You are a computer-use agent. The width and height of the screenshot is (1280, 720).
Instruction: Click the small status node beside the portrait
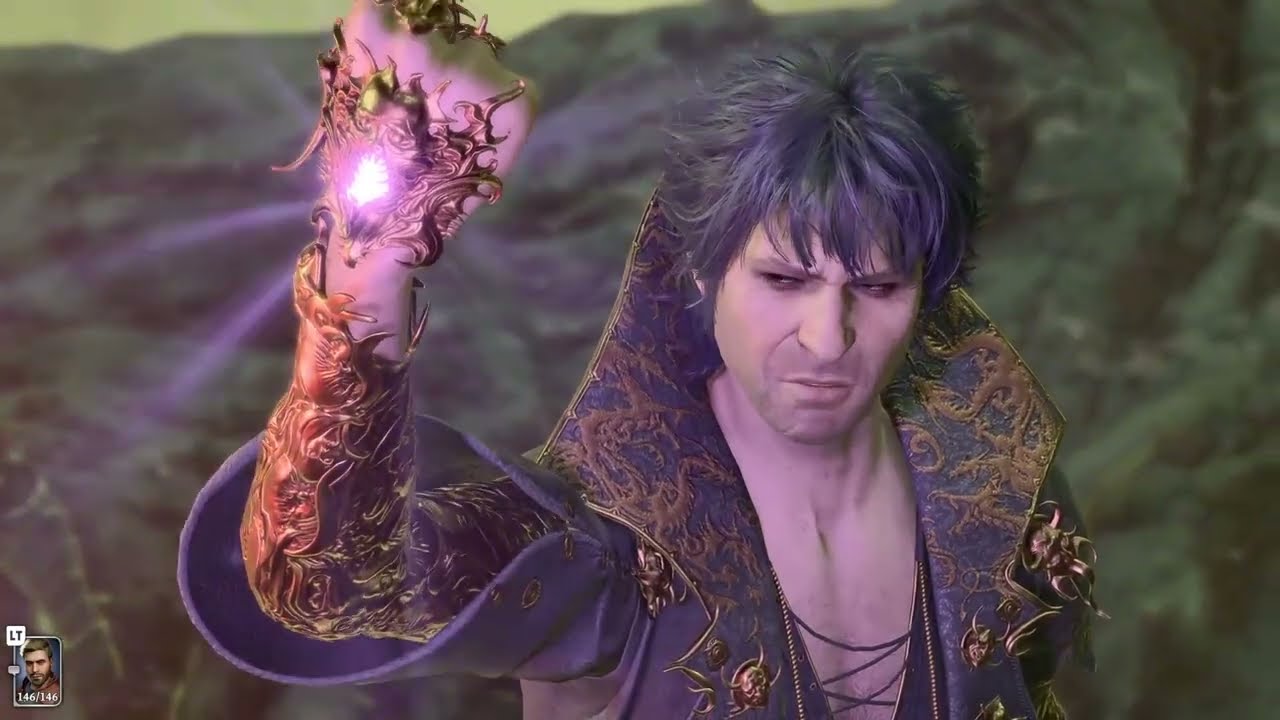coord(14,668)
